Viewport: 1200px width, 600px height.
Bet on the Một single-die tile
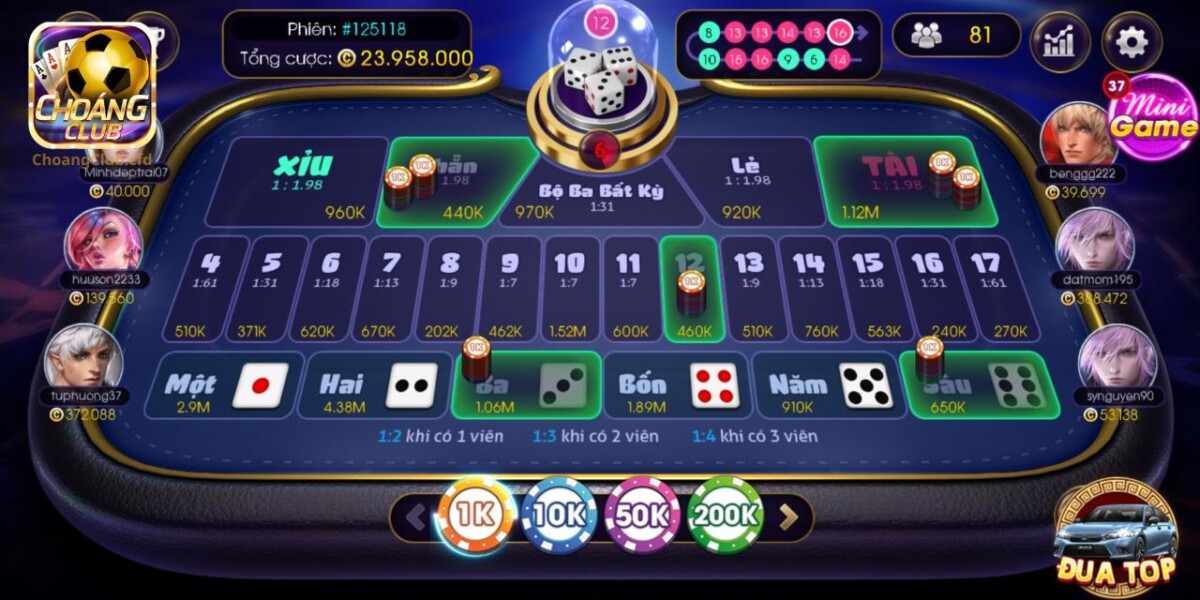(221, 385)
